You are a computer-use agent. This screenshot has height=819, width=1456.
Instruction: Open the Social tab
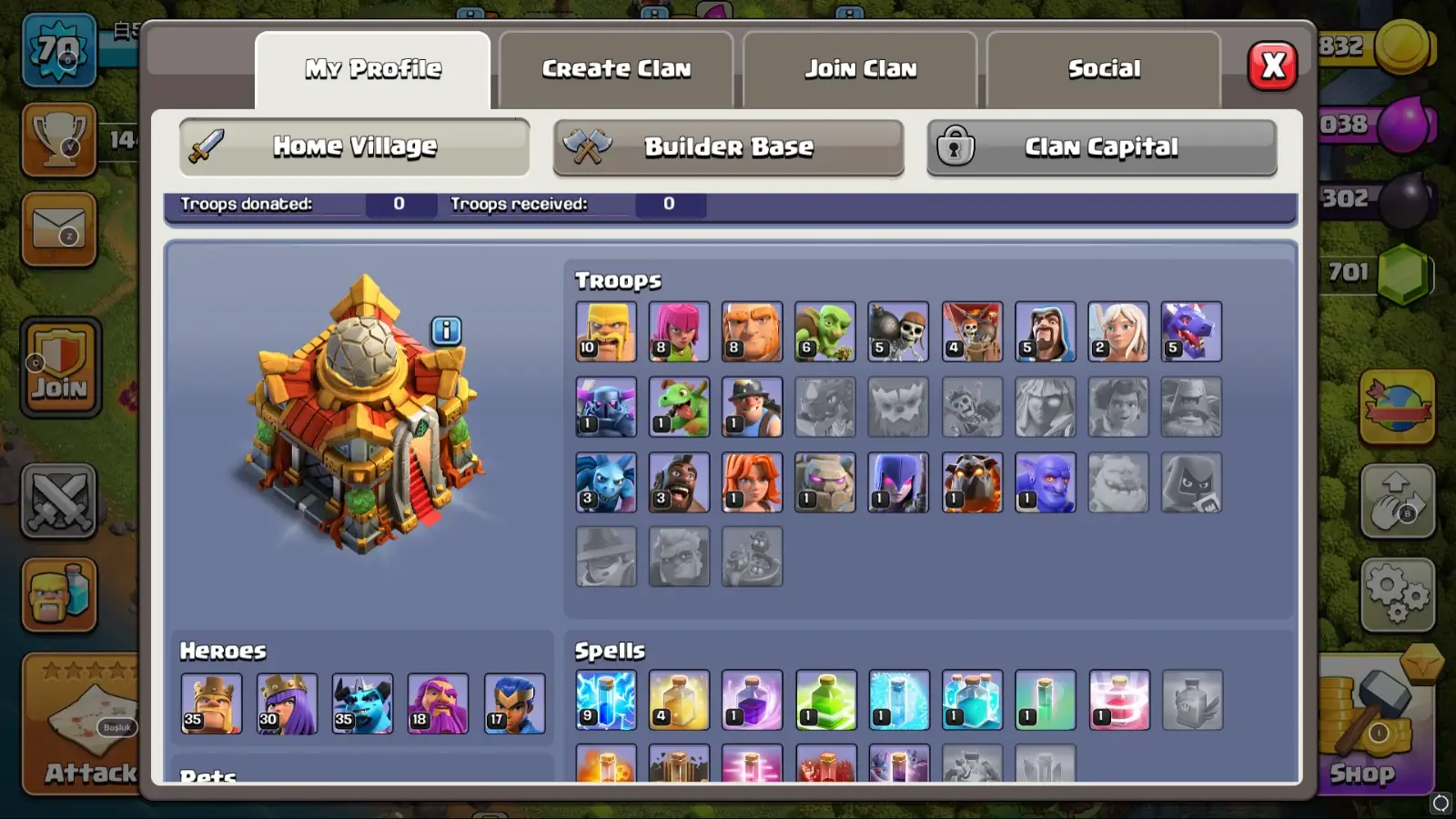pyautogui.click(x=1103, y=66)
